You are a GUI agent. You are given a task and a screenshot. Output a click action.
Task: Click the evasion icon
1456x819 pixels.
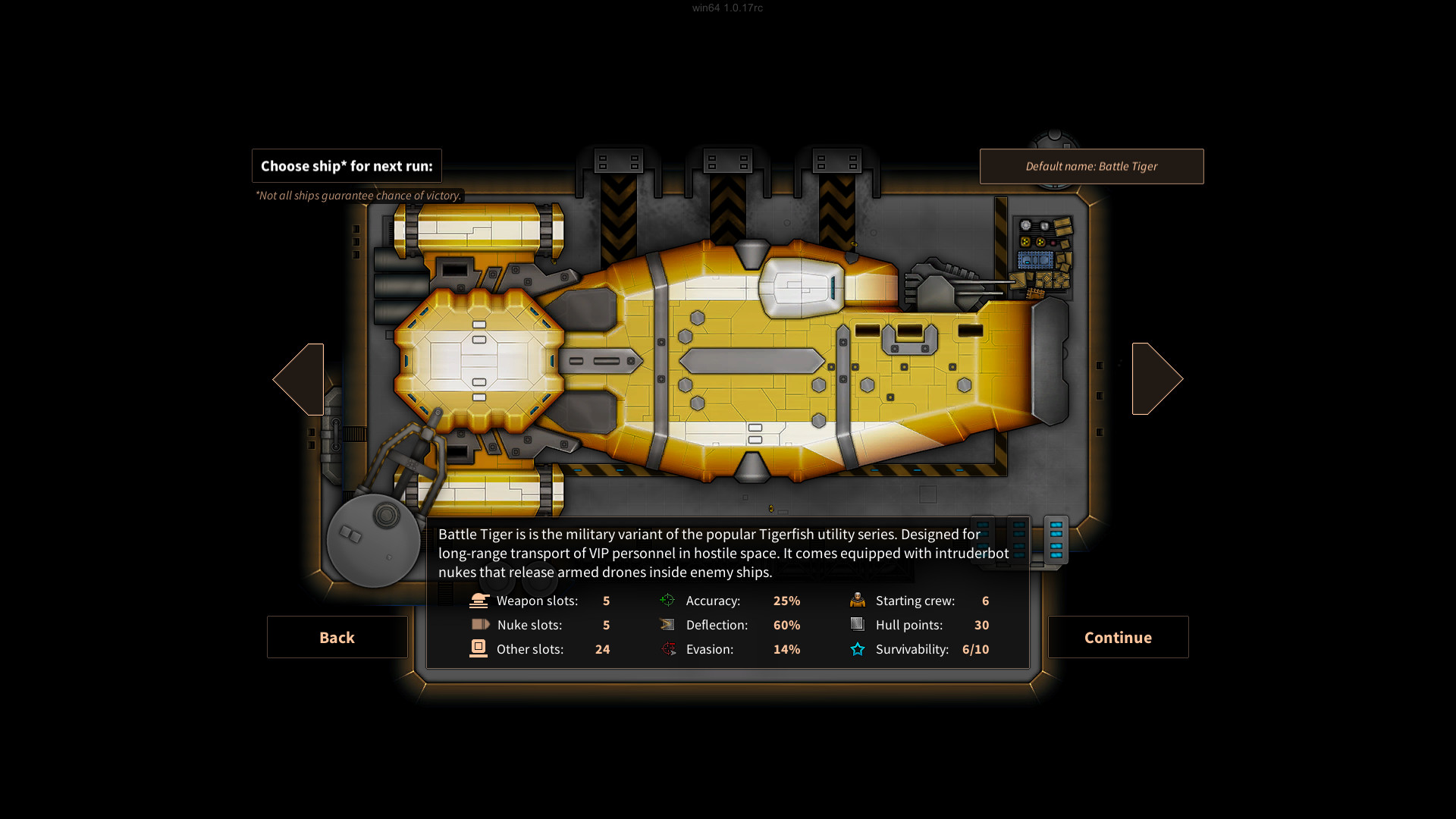(x=668, y=648)
